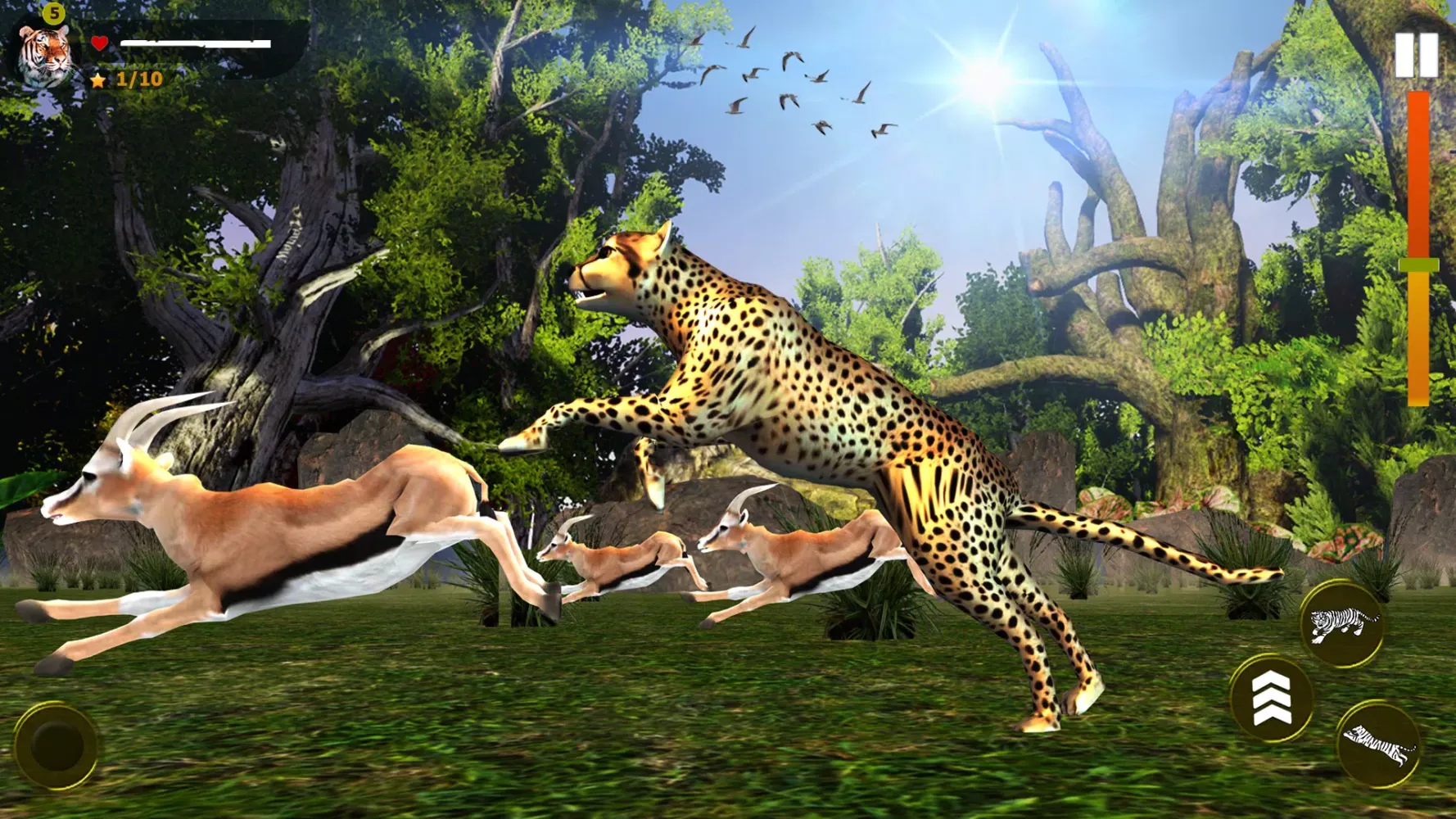Click the star mission counter icon
The height and width of the screenshot is (819, 1456).
(x=98, y=80)
